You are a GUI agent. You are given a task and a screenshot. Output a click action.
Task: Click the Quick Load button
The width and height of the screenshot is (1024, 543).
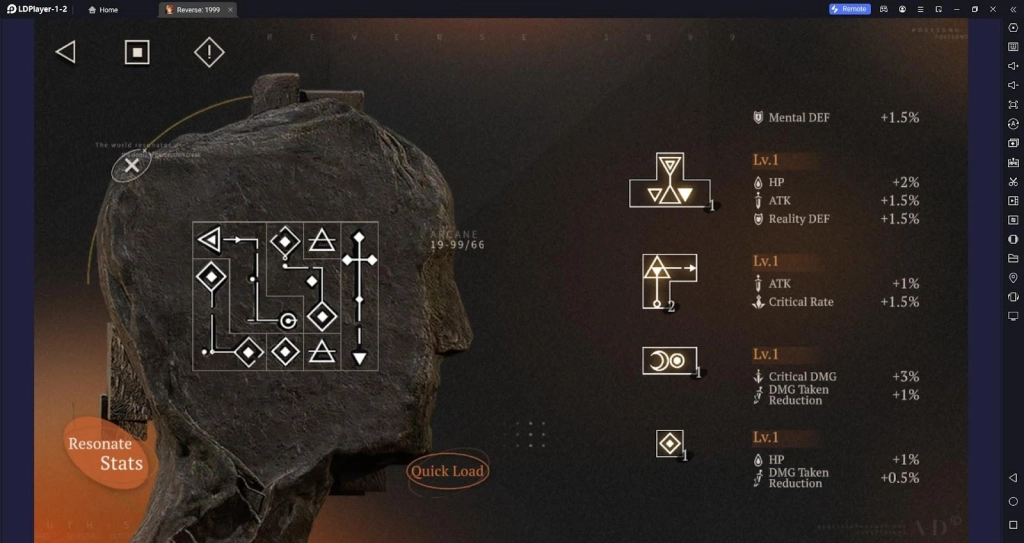[x=447, y=471]
